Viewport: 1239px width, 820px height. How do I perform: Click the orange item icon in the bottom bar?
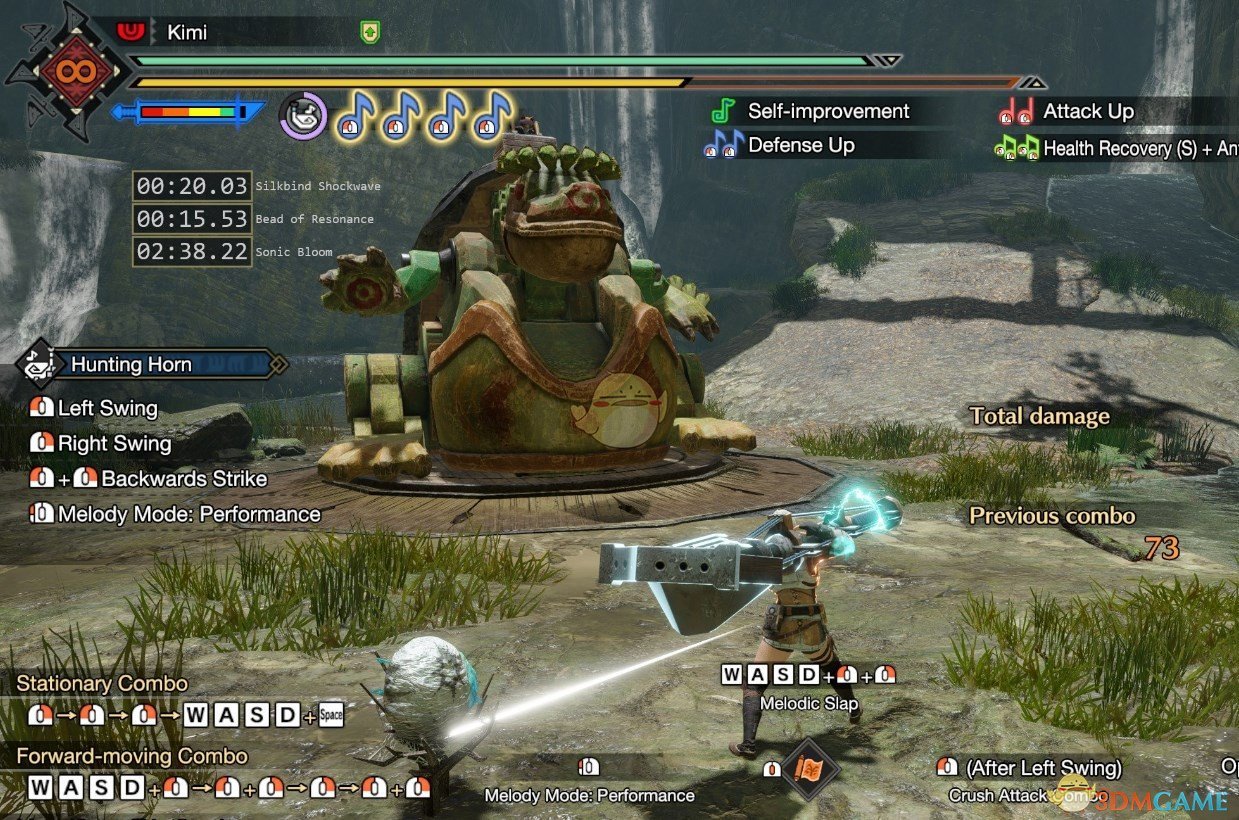[x=808, y=769]
